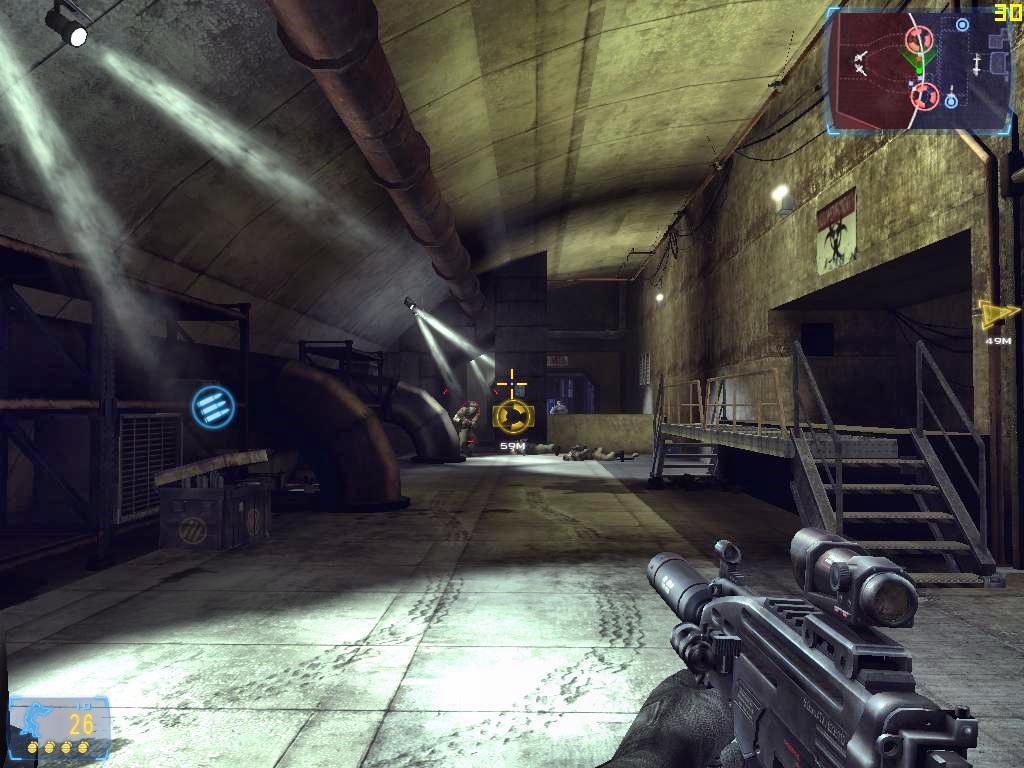Open the tactical minimap
Viewport: 1024px width, 768px height.
(918, 71)
